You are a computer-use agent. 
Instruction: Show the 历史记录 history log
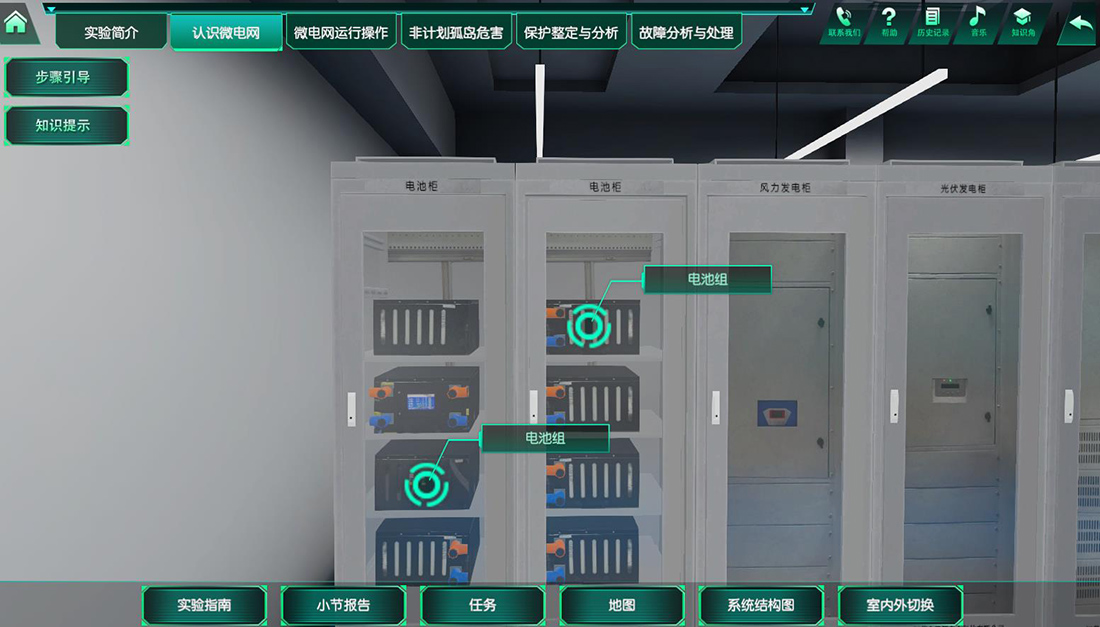(x=933, y=21)
